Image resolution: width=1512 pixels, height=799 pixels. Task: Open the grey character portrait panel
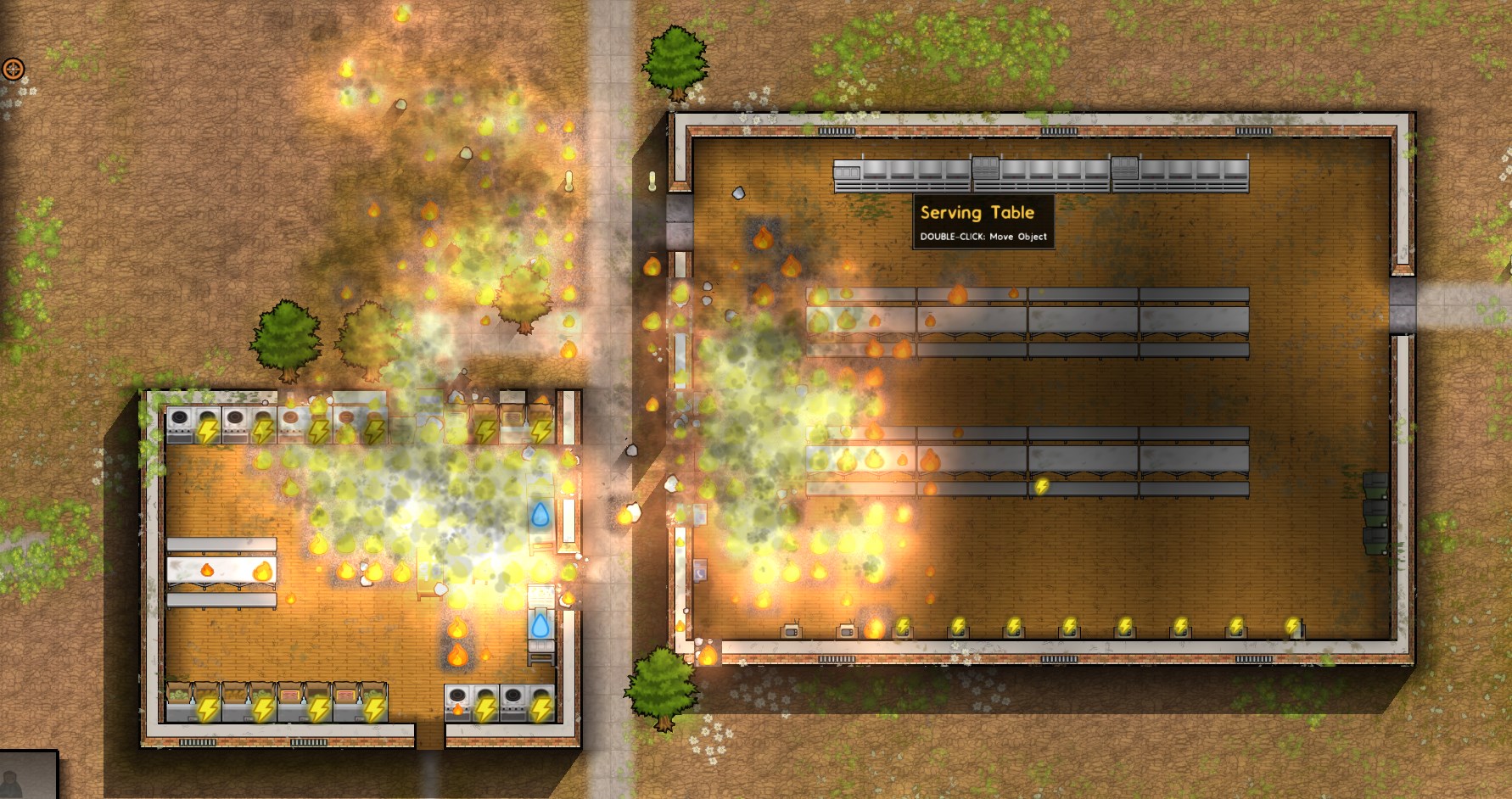point(27,774)
